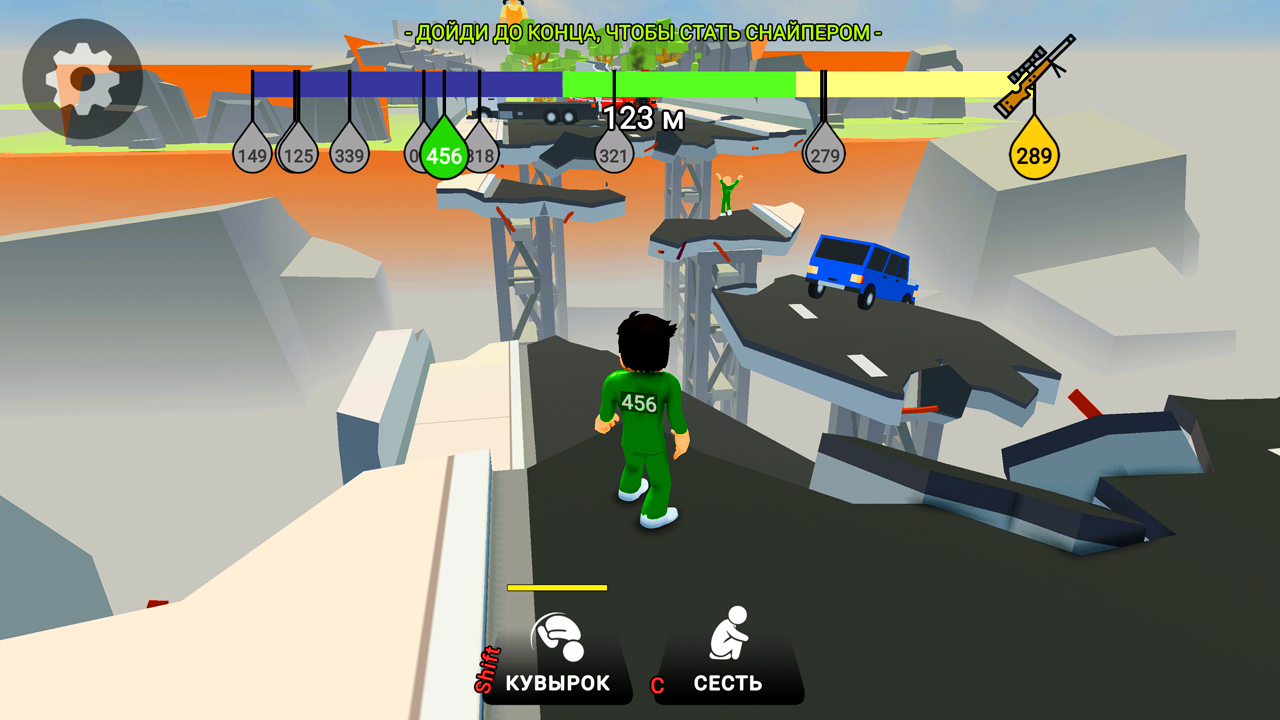Select the crouching figure icon on СЕСТЬ button
This screenshot has width=1280, height=720.
click(729, 634)
